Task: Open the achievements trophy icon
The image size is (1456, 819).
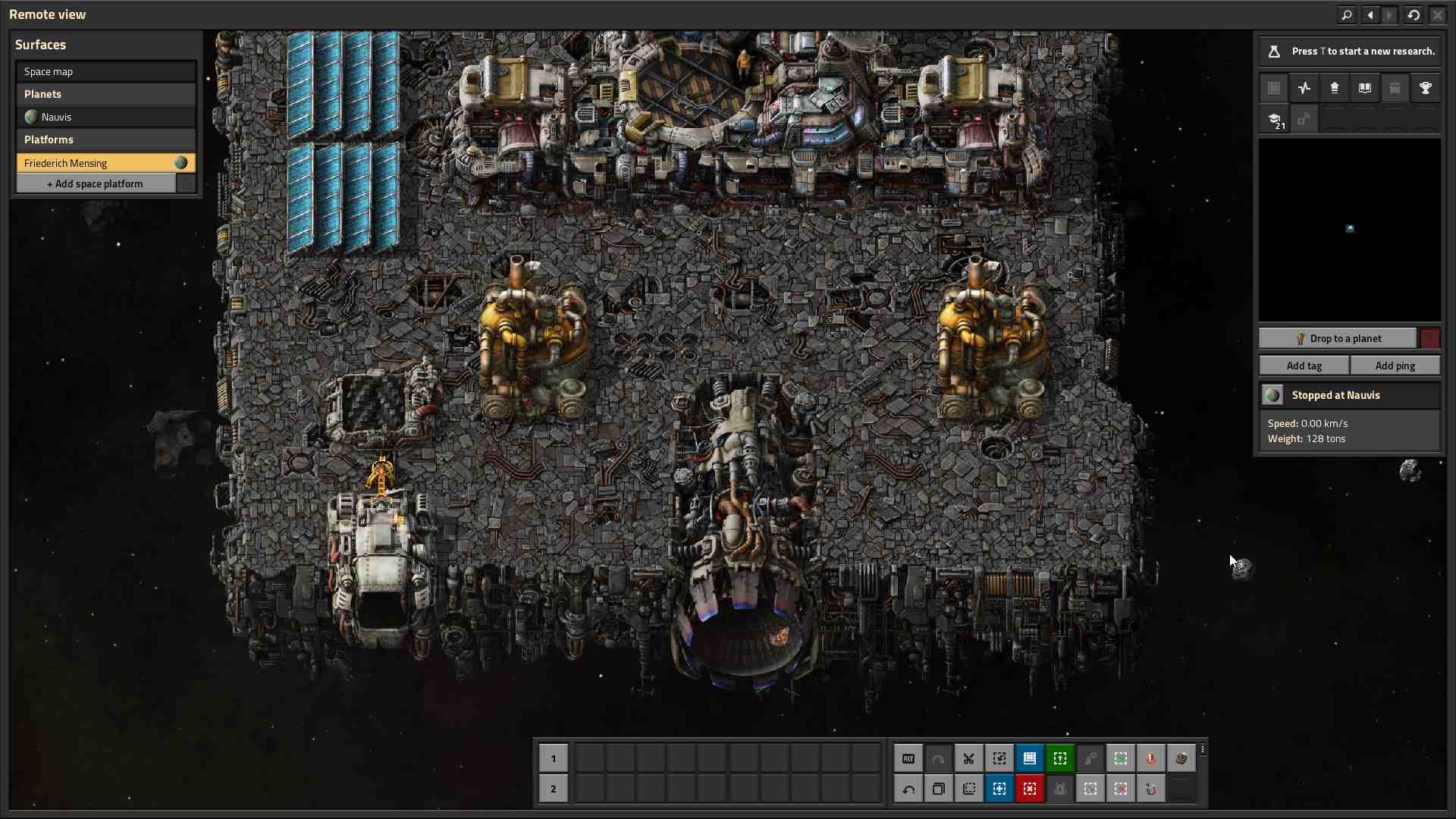Action: point(1426,89)
